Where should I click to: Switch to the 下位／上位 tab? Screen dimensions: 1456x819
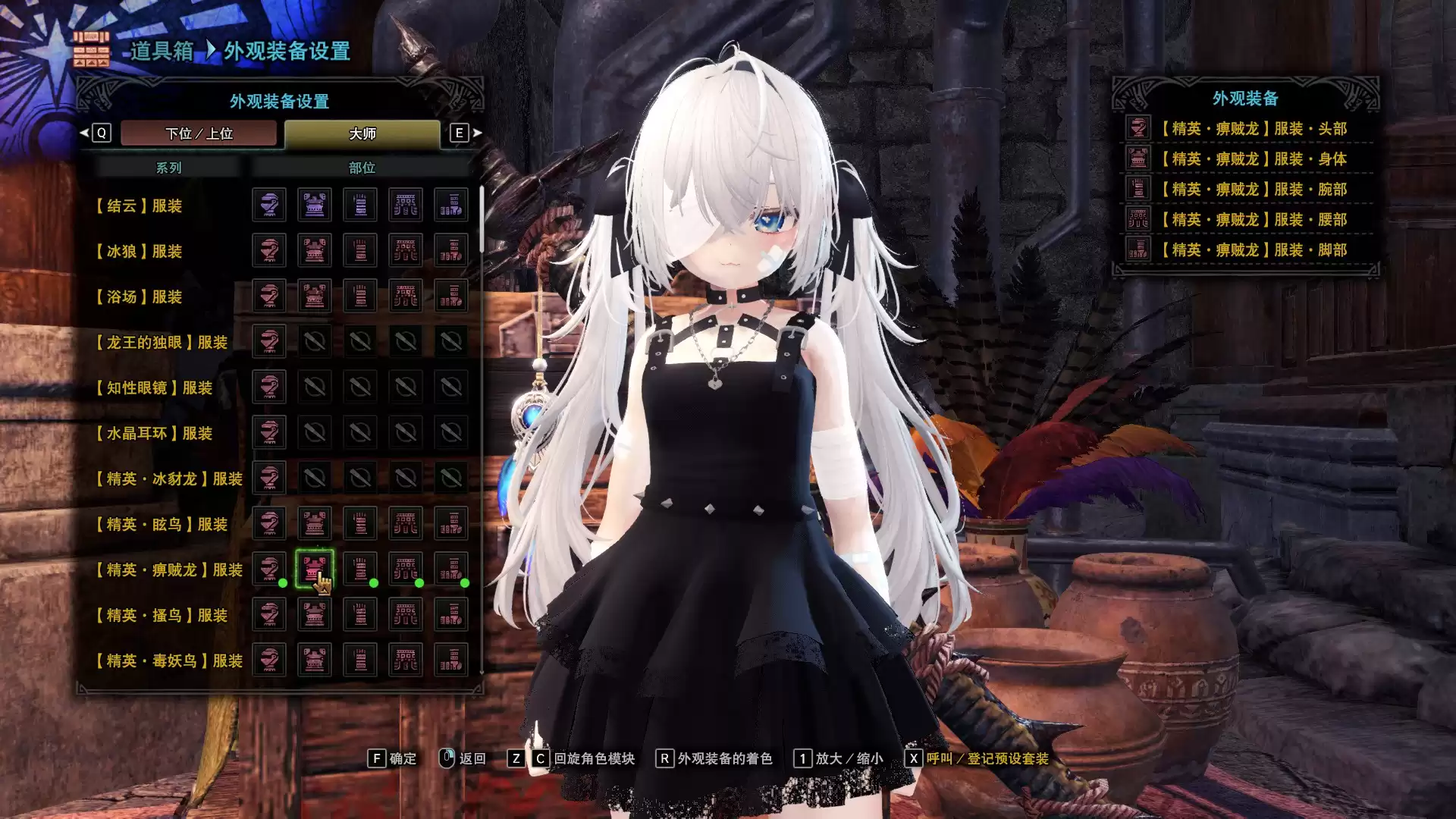[199, 133]
